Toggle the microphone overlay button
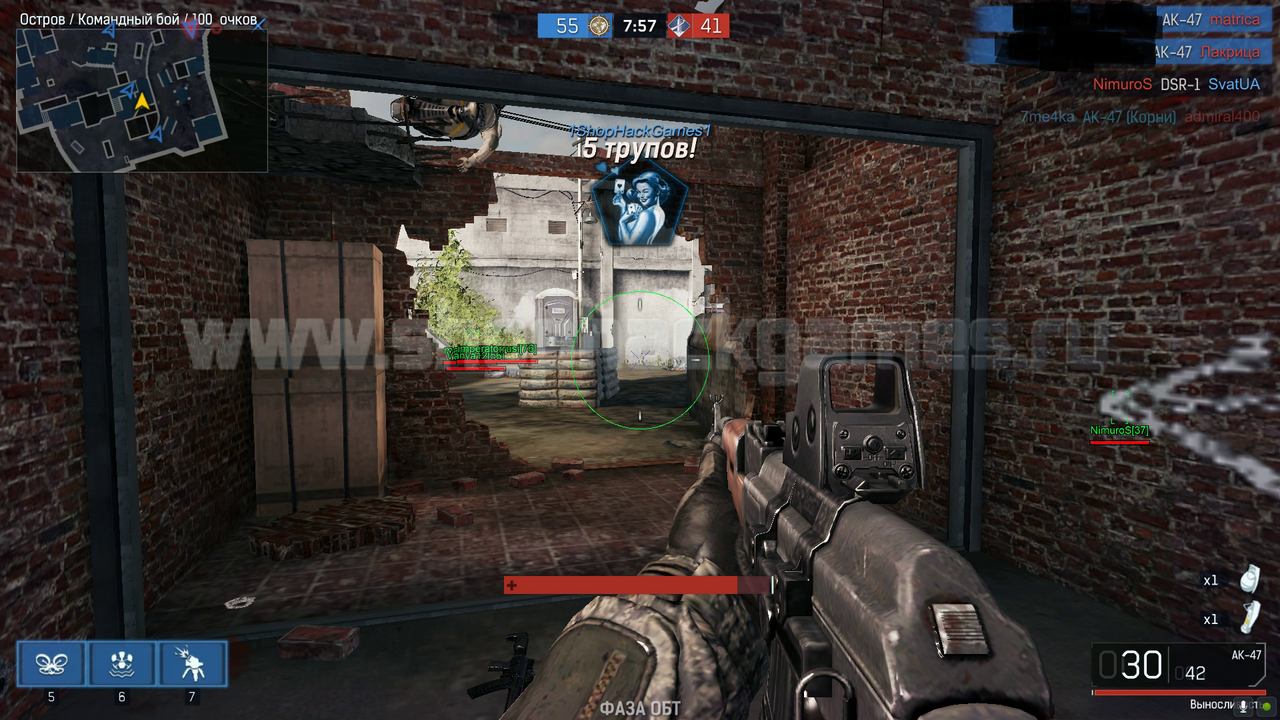The image size is (1280, 720). 1245,706
